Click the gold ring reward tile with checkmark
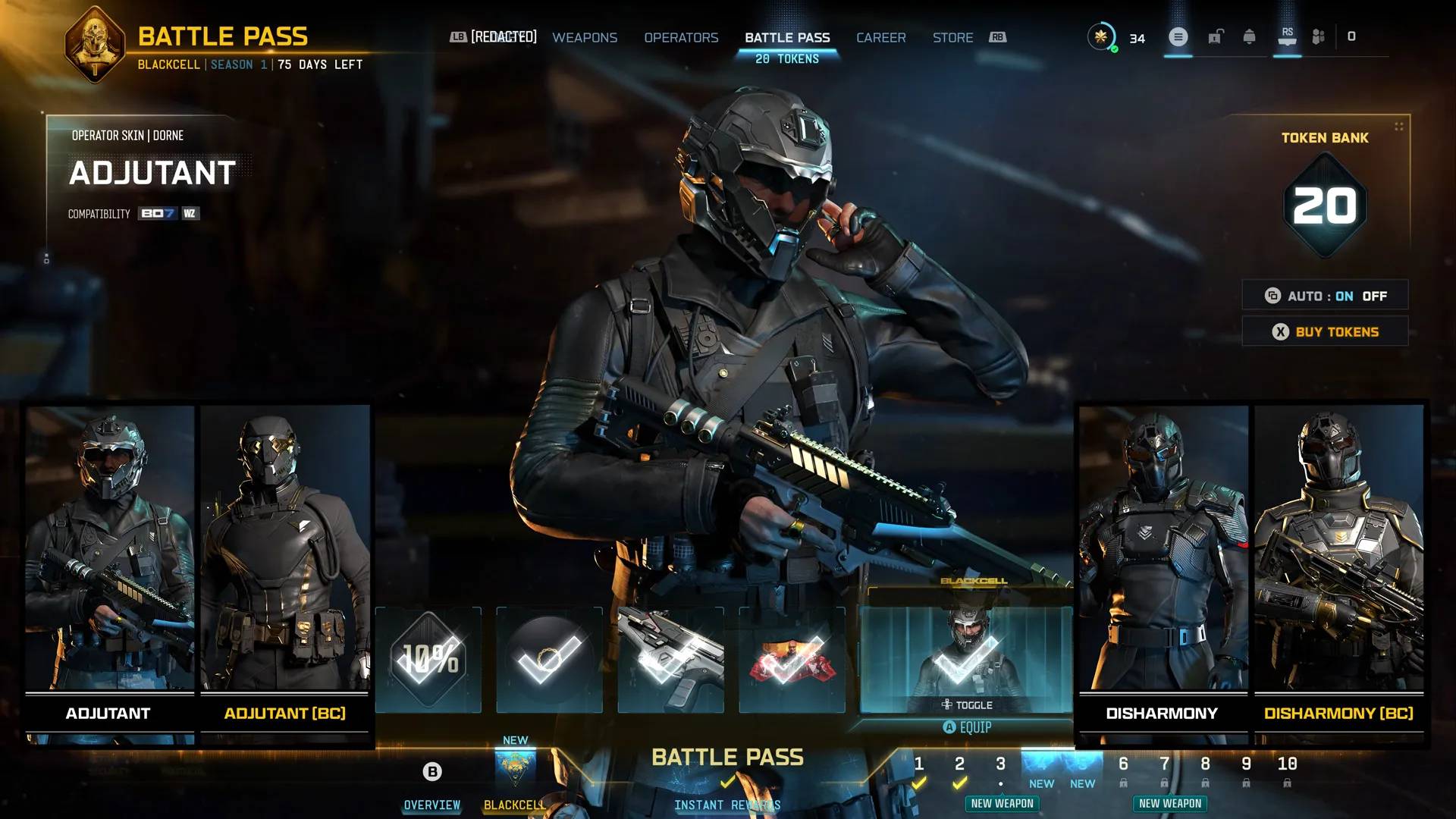This screenshot has height=819, width=1456. (x=549, y=658)
